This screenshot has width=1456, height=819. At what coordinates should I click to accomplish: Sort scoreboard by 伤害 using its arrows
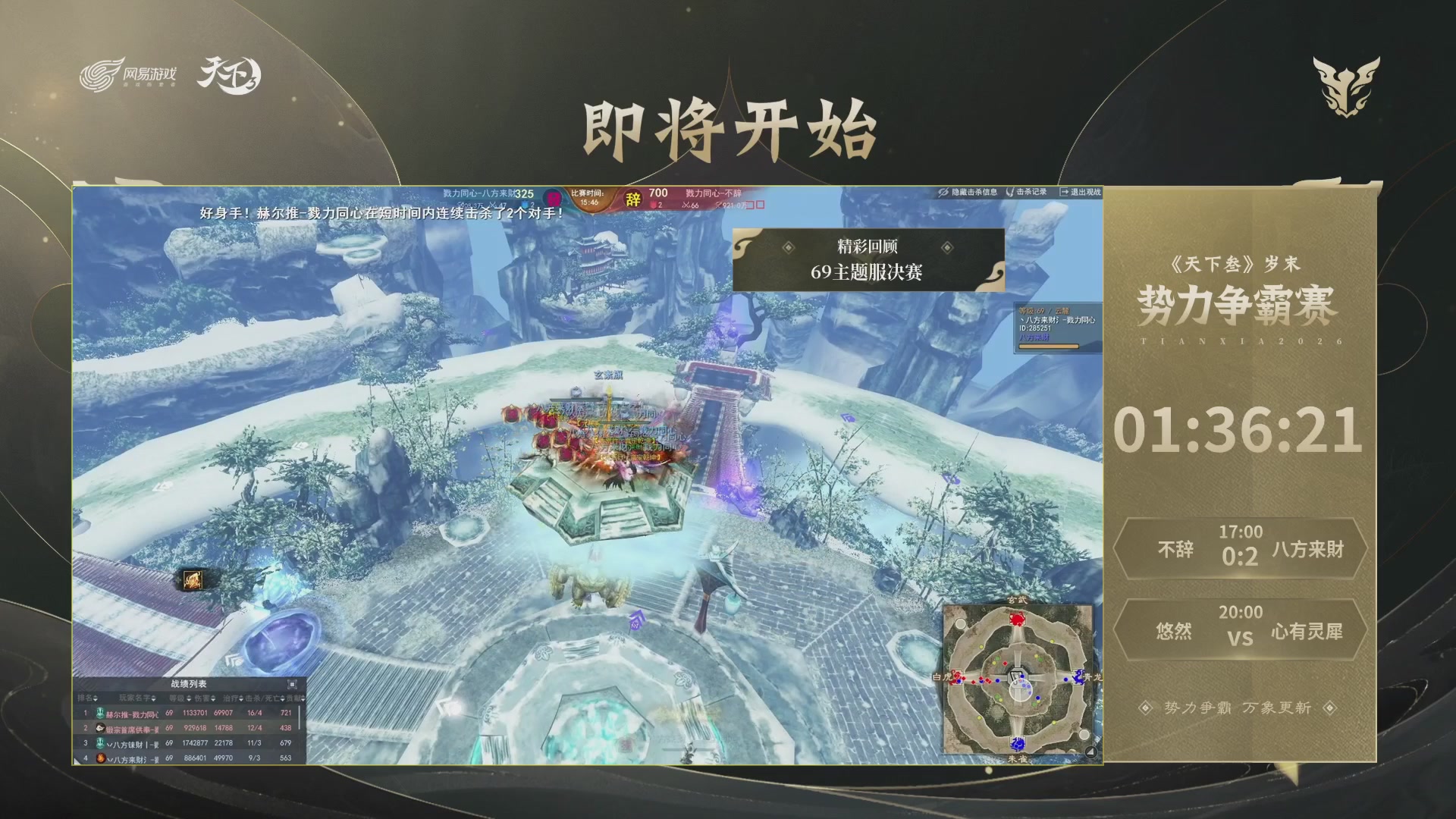click(213, 698)
